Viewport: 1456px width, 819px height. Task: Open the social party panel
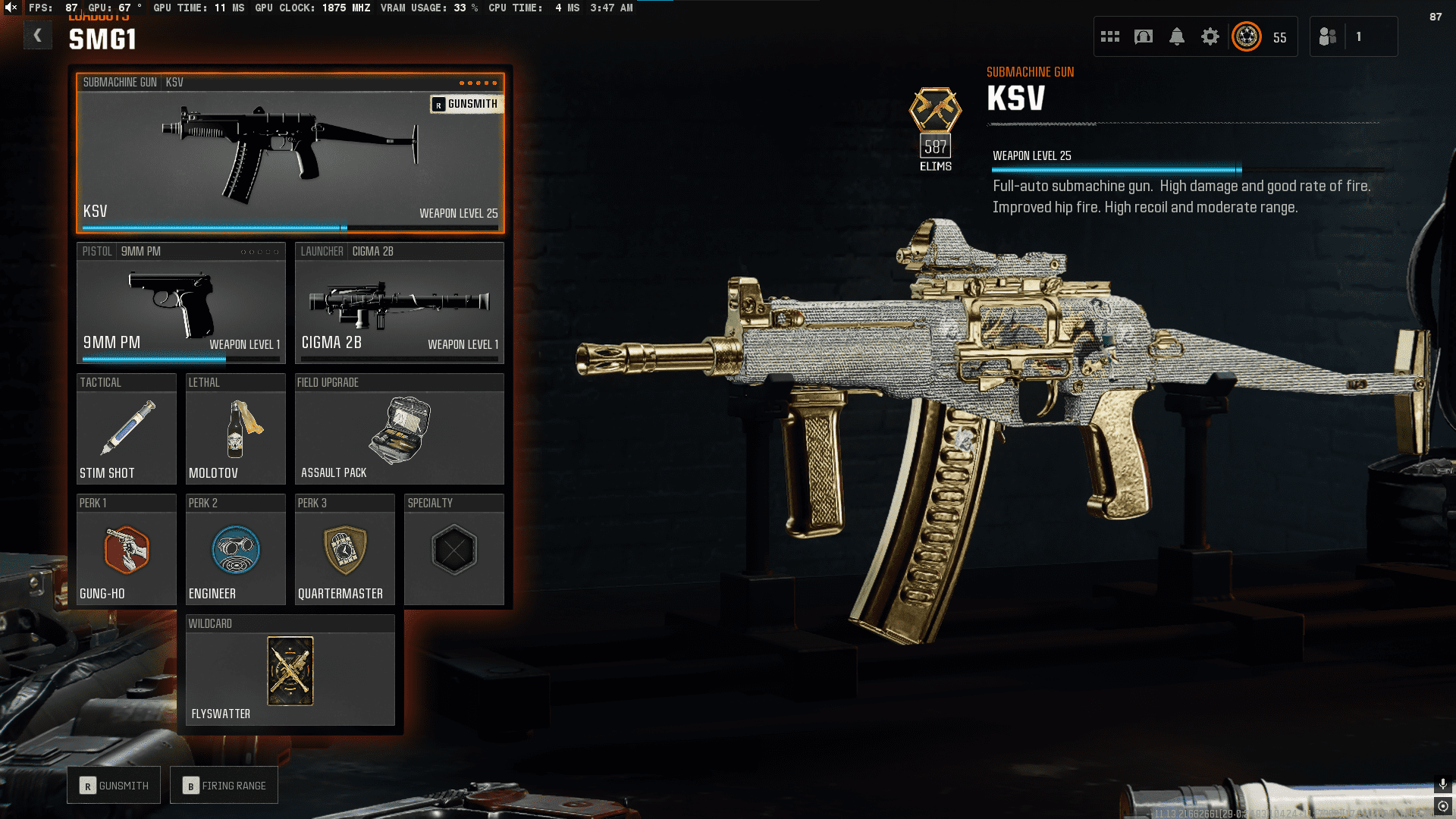1328,36
